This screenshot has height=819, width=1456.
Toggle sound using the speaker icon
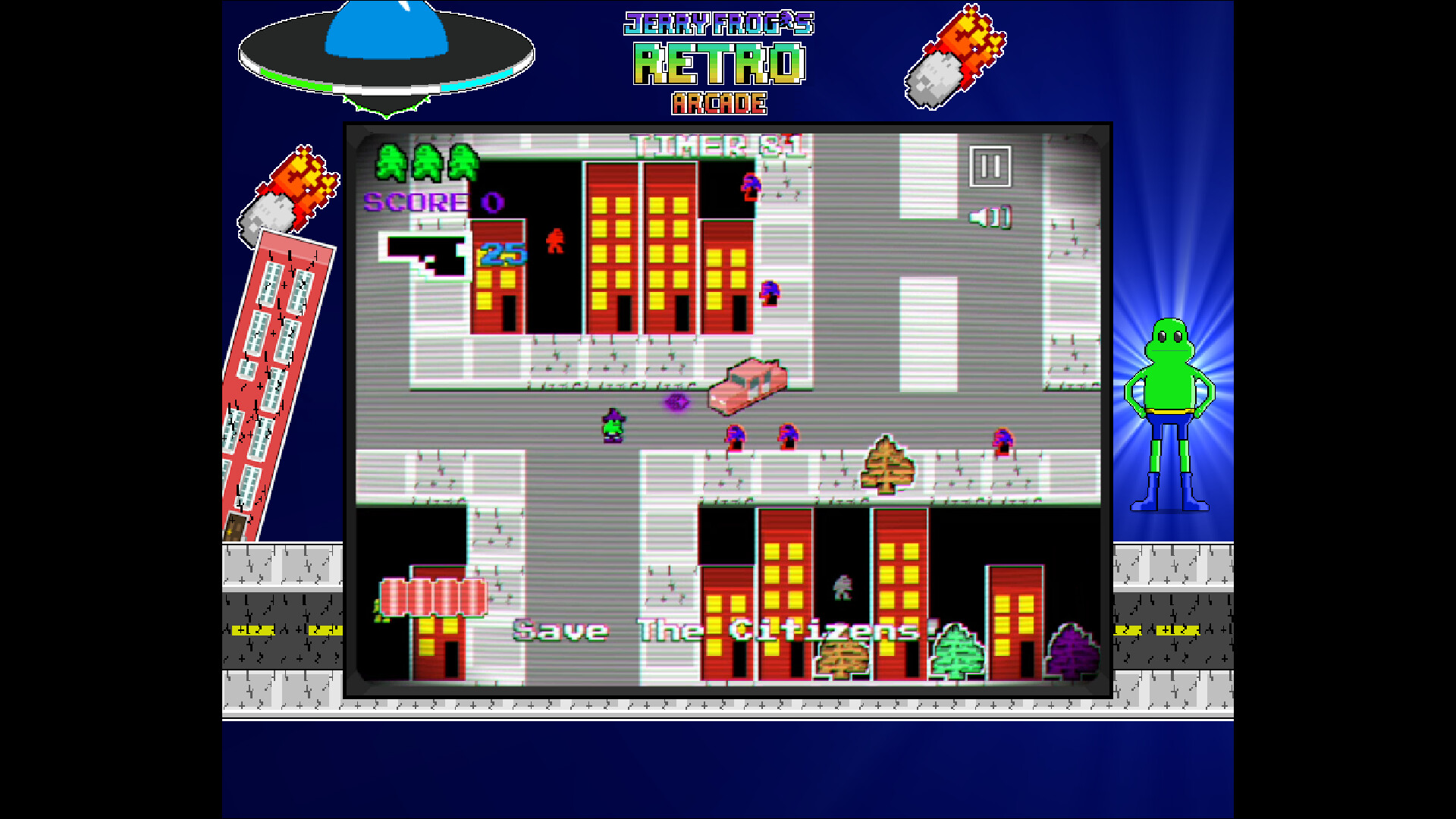tap(990, 217)
